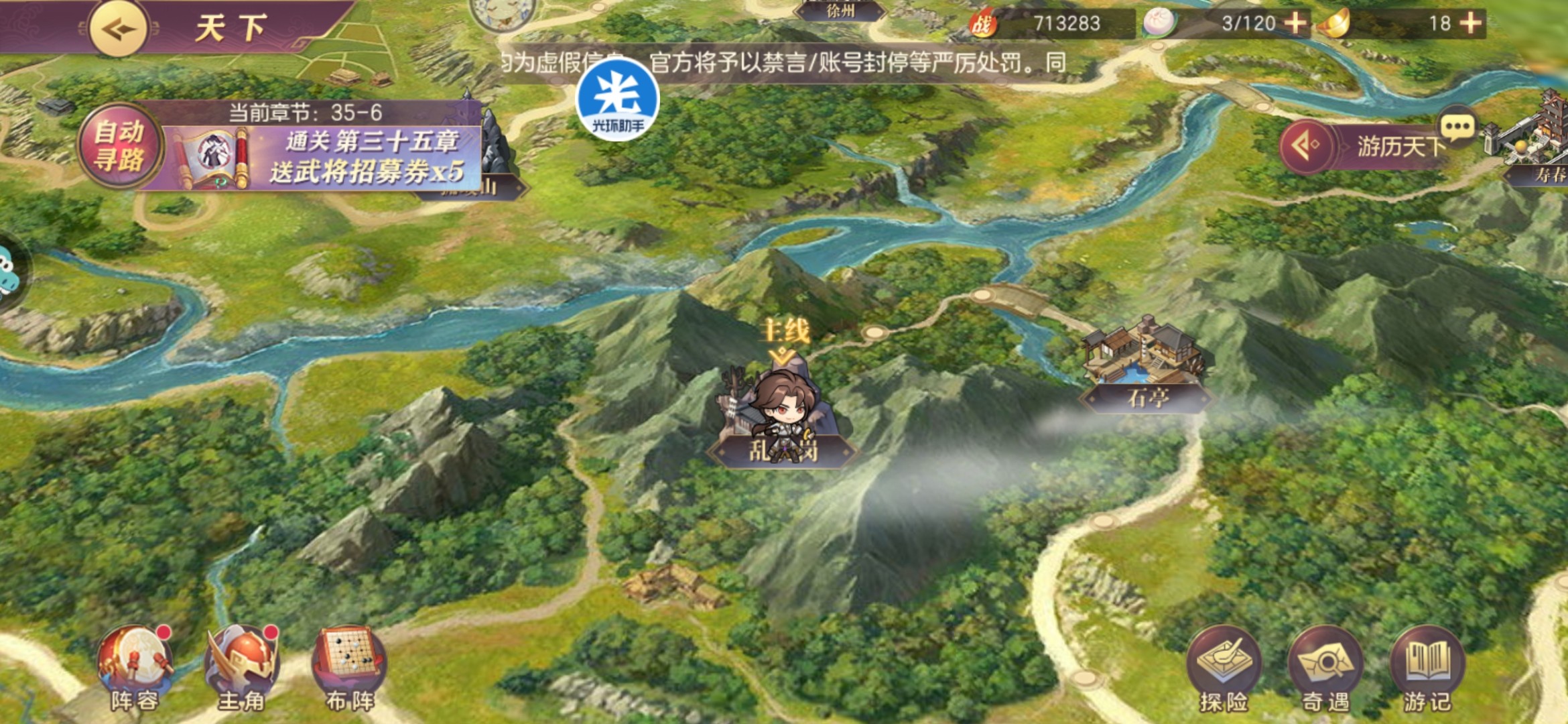Open the chat speech bubble

(x=1457, y=126)
